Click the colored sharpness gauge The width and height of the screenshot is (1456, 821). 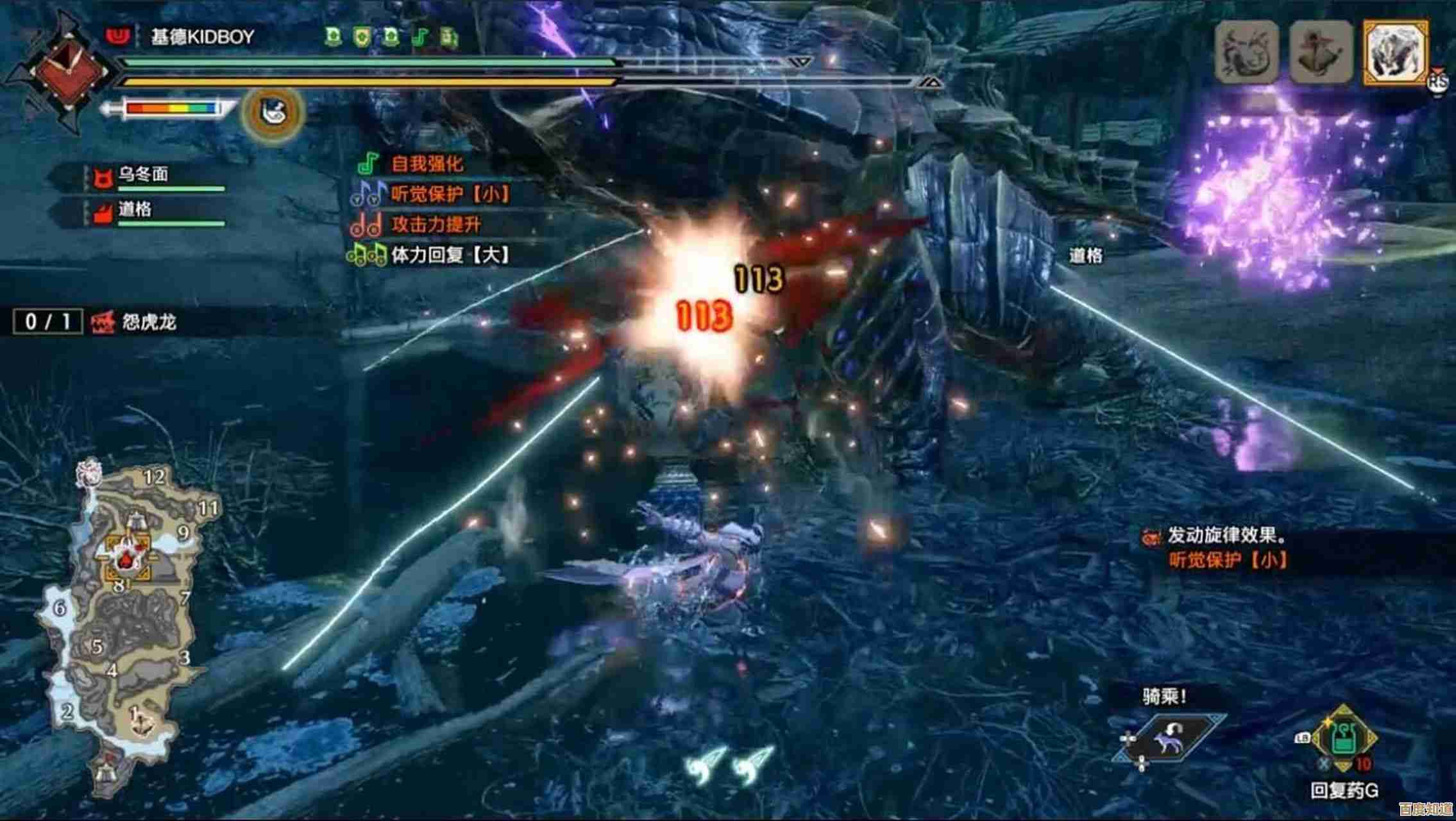click(171, 109)
